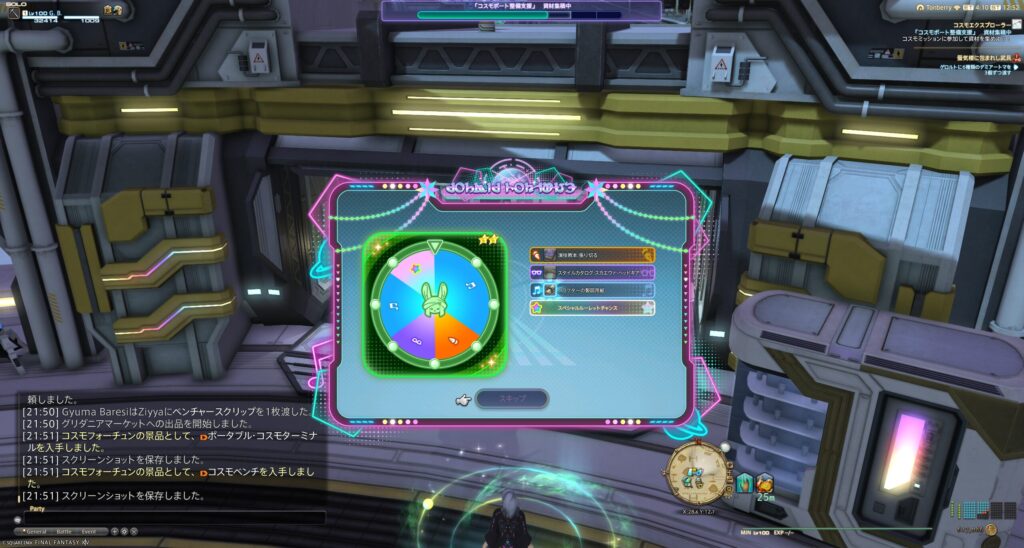
Task: Click the teal hand status buff icon
Action: [x=746, y=484]
